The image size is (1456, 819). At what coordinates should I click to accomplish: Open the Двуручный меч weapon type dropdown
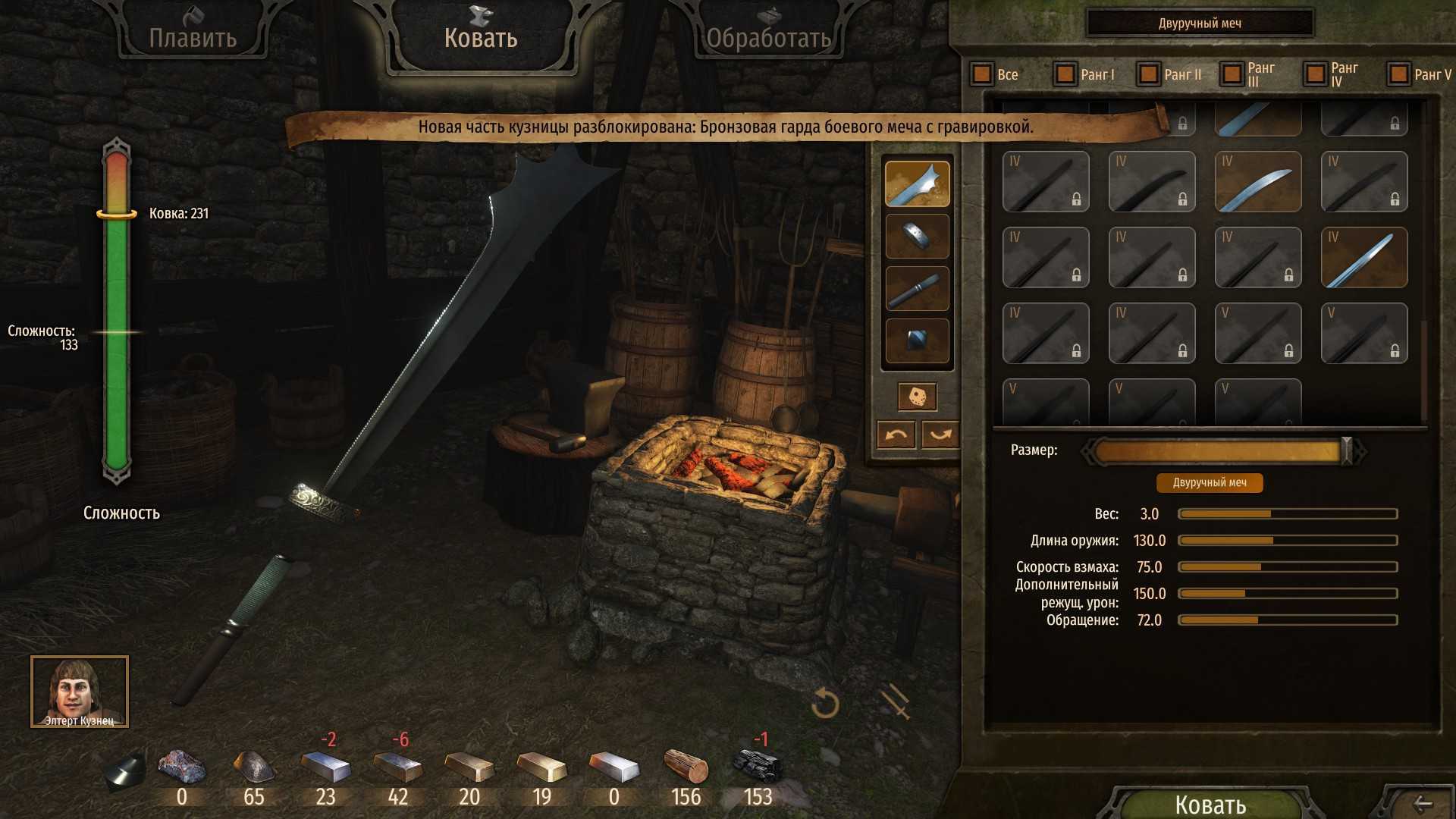pyautogui.click(x=1200, y=24)
